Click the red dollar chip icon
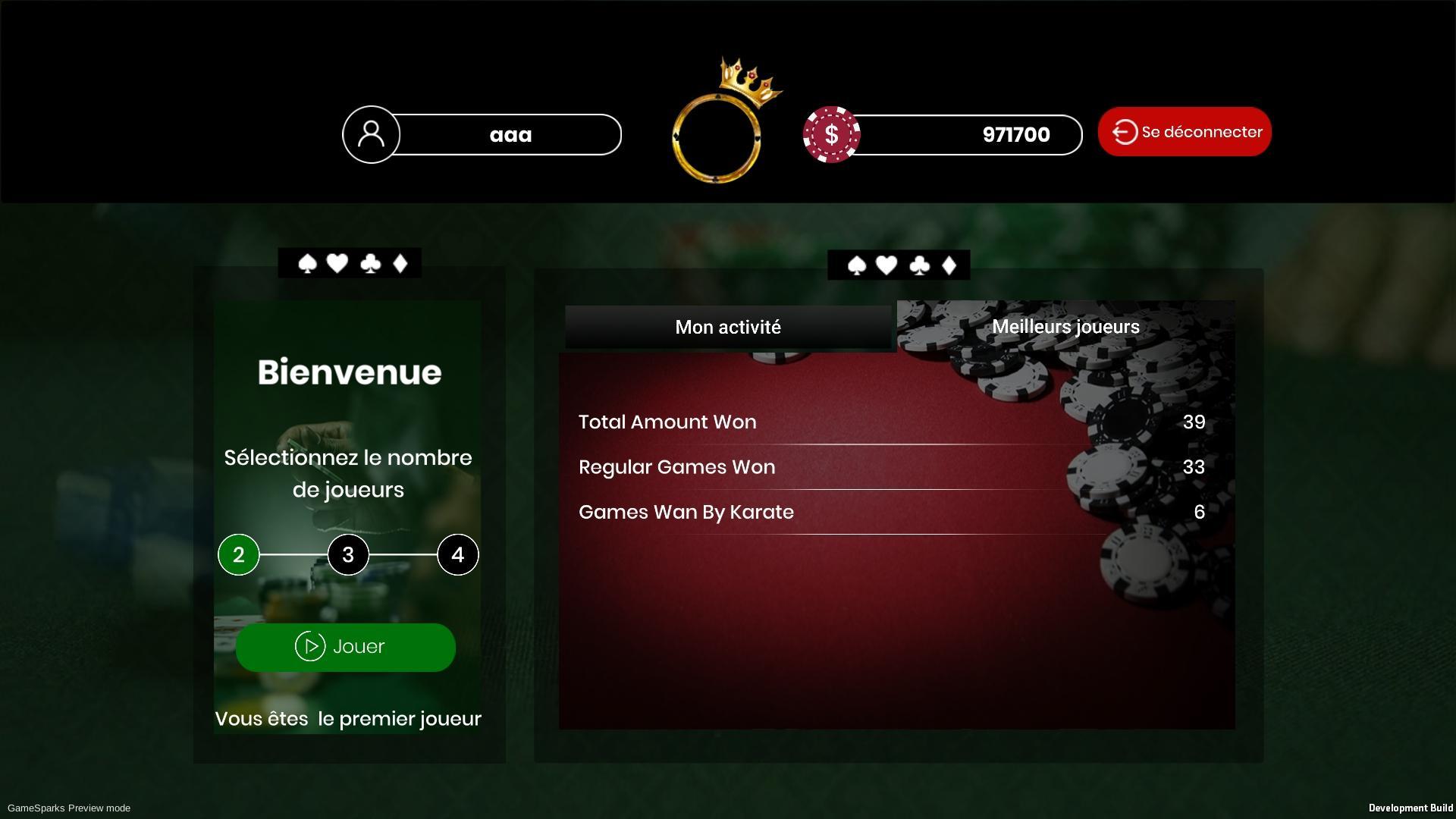This screenshot has height=819, width=1456. 831,134
